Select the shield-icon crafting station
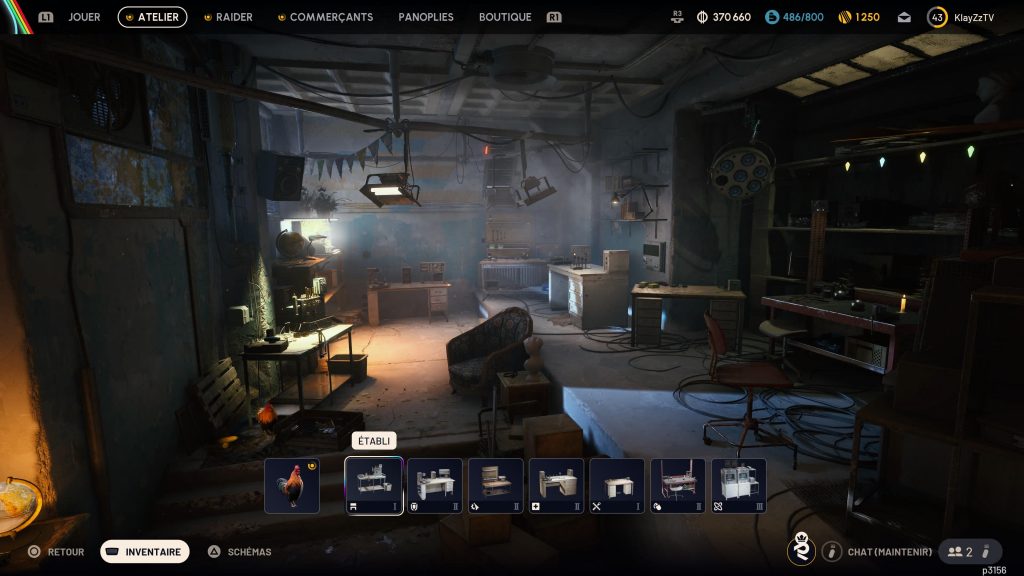Image resolution: width=1024 pixels, height=576 pixels. [435, 486]
